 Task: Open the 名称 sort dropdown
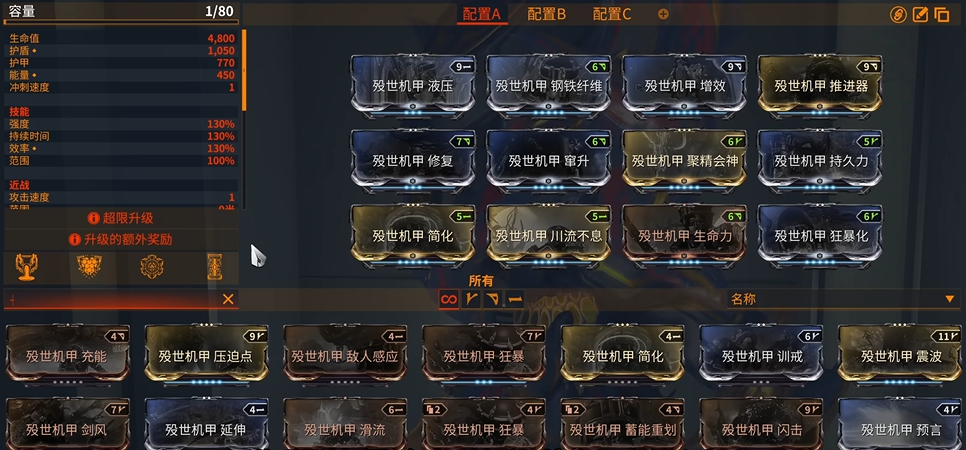(842, 298)
